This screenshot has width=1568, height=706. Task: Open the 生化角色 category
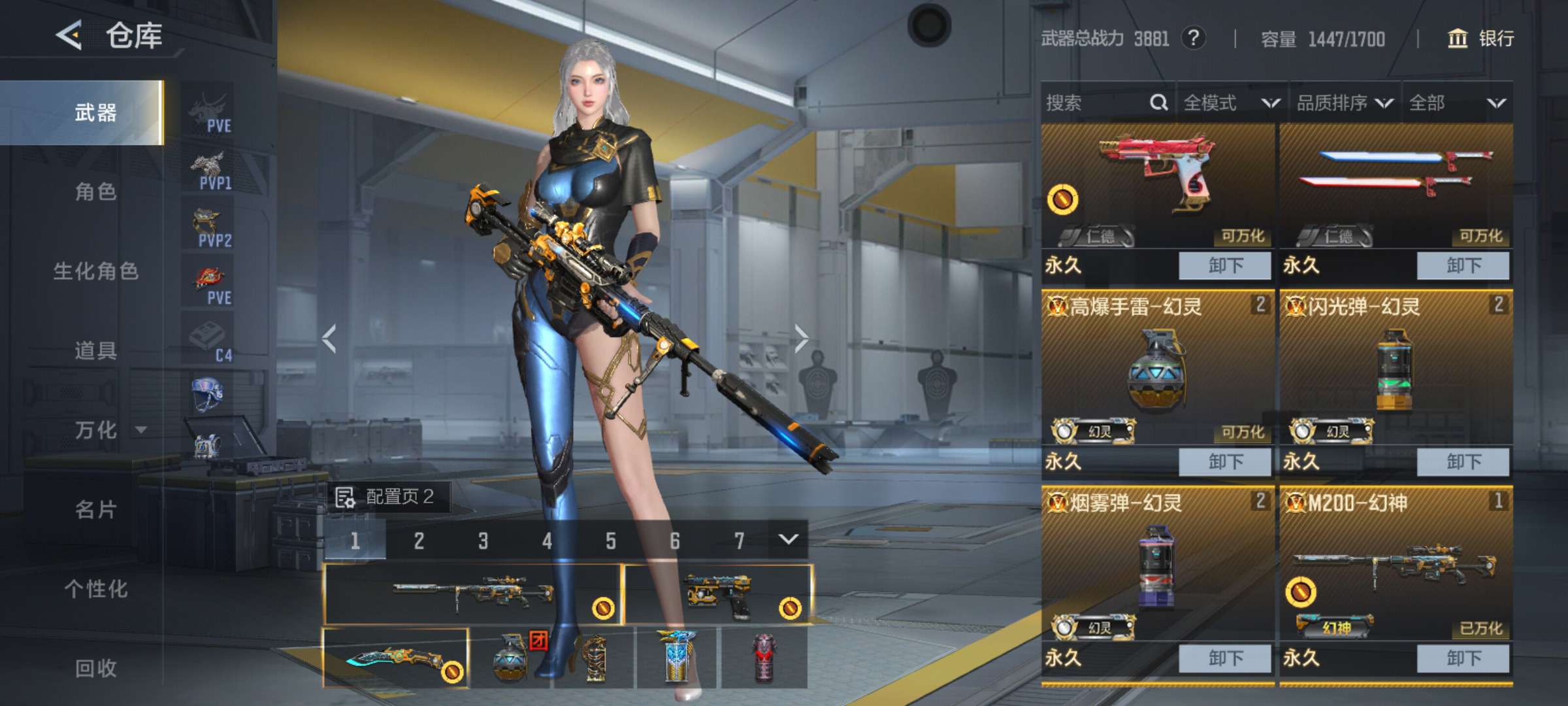(x=95, y=271)
